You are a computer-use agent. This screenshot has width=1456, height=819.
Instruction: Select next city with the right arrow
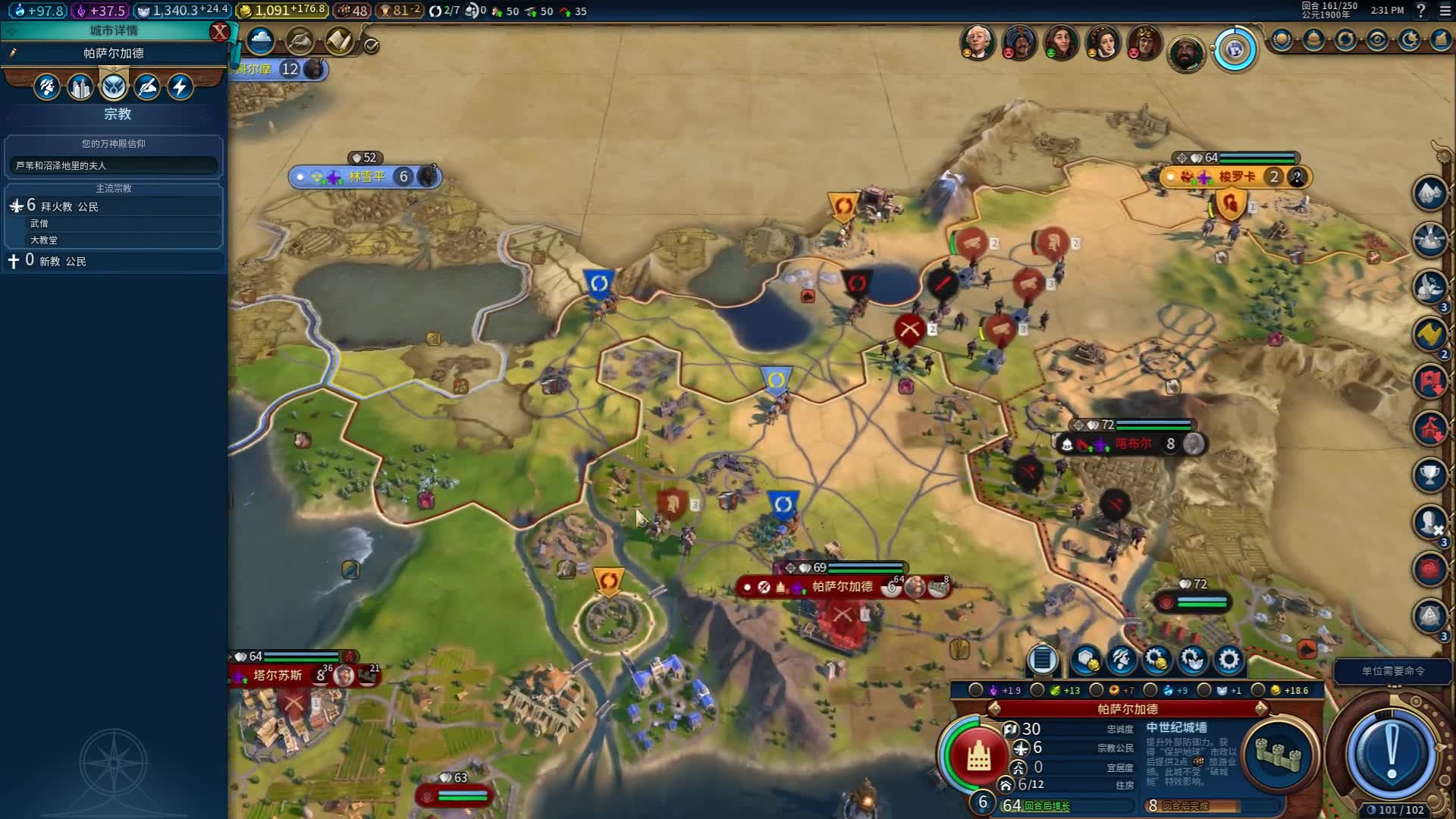[x=1261, y=709]
